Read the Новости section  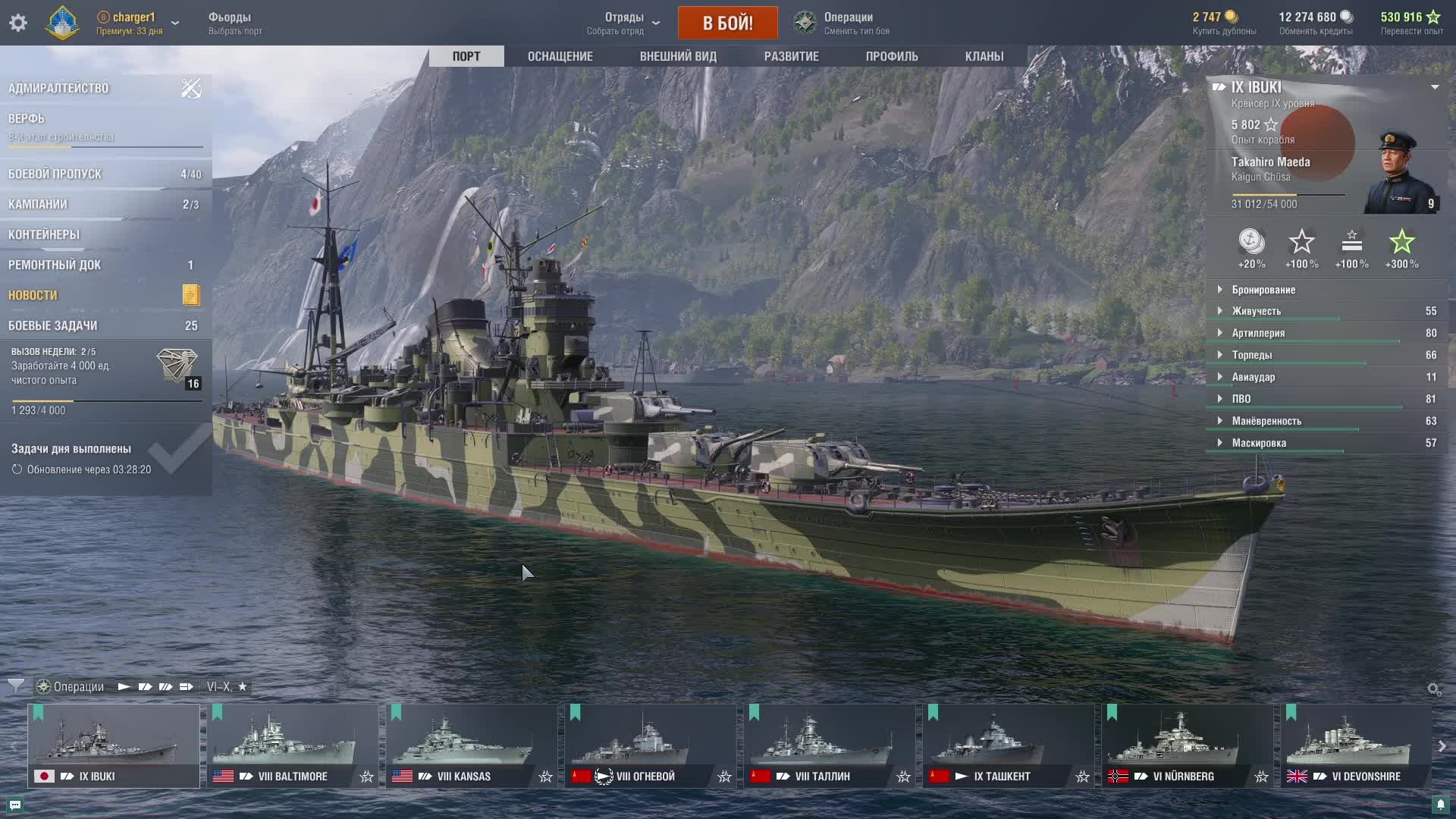point(33,295)
